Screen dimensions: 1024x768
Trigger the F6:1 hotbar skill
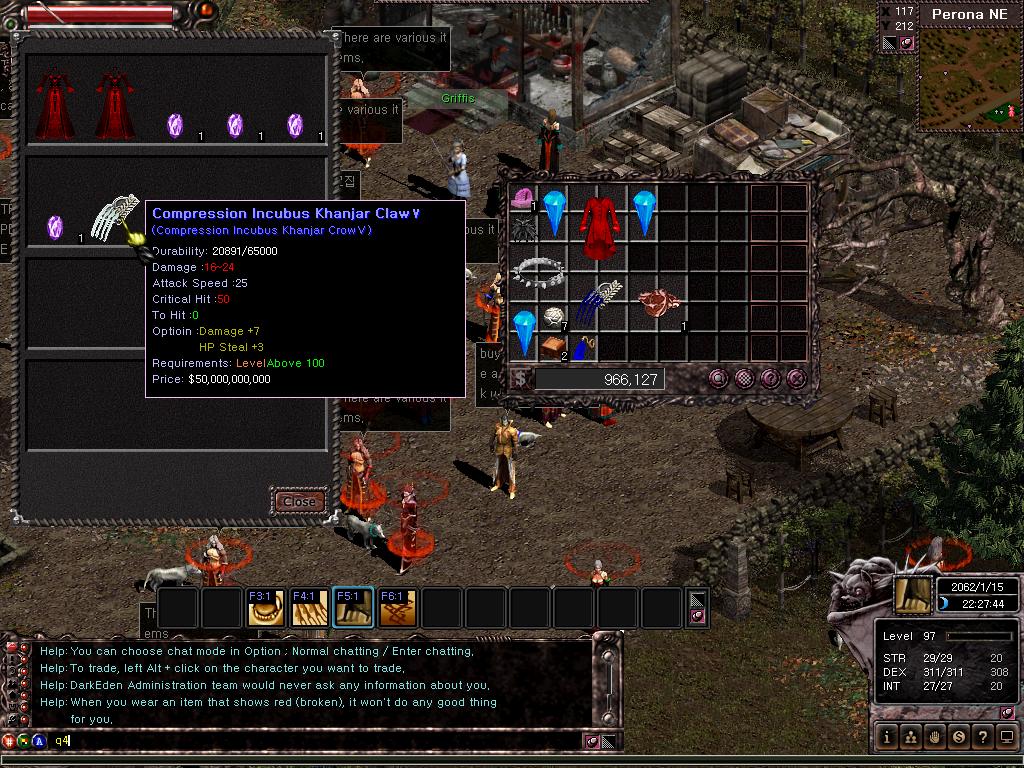click(x=397, y=608)
